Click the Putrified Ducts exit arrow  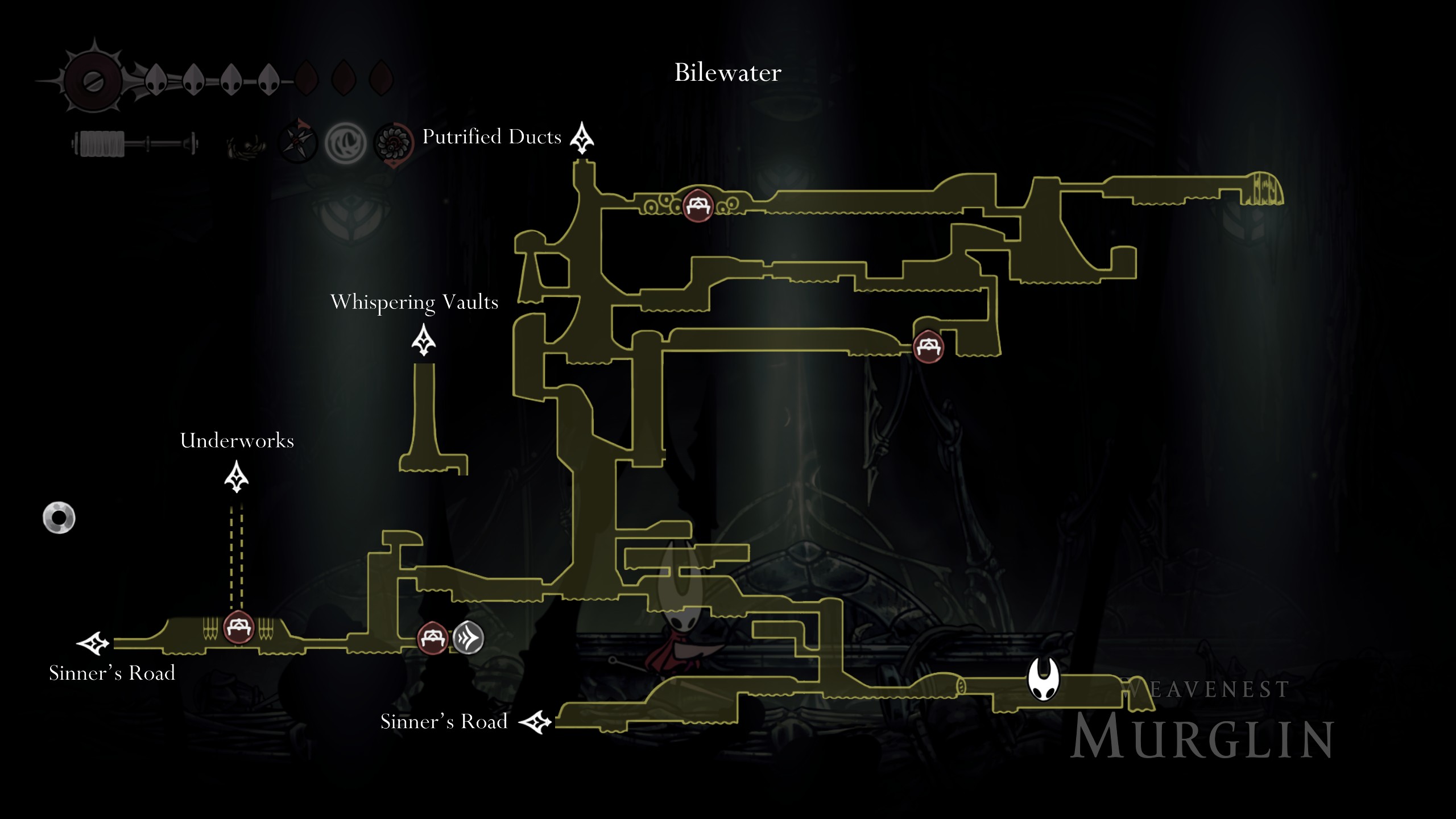click(581, 137)
